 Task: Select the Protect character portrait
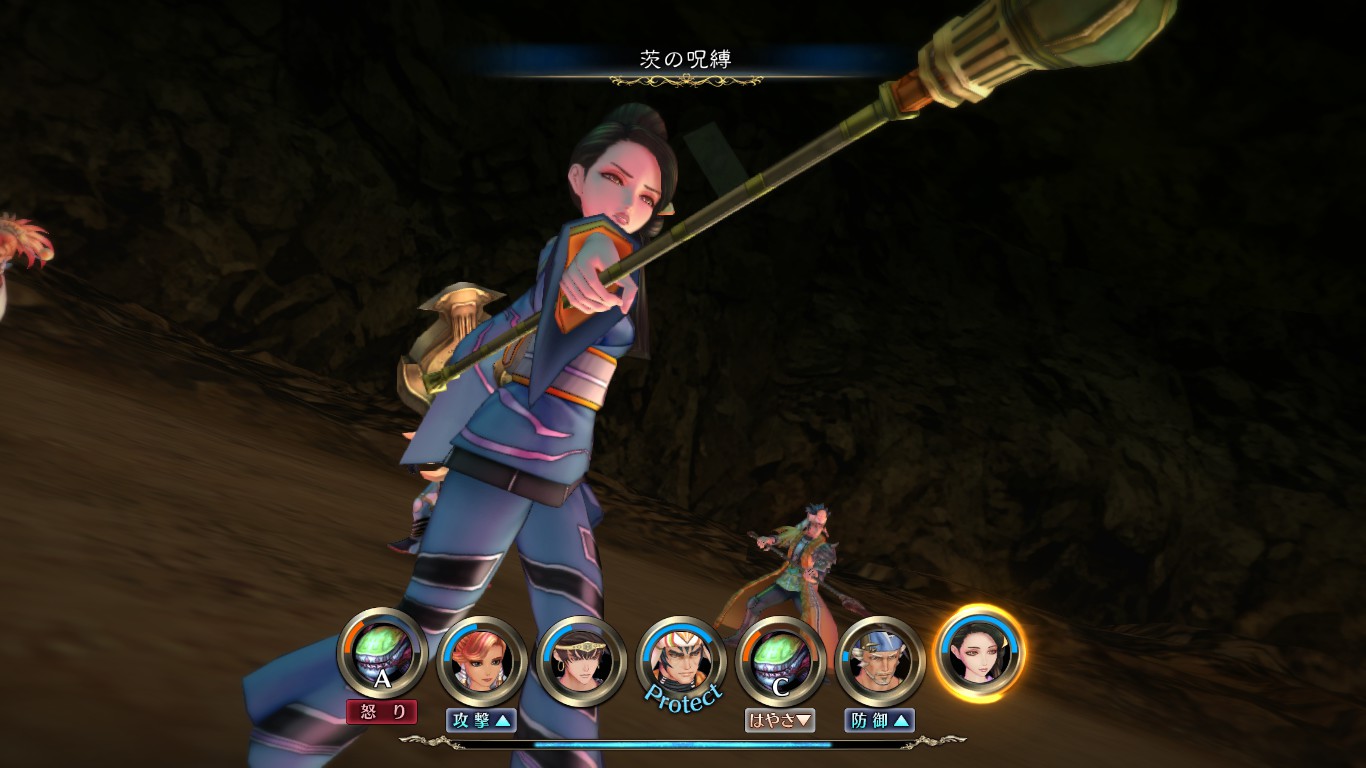pyautogui.click(x=681, y=659)
